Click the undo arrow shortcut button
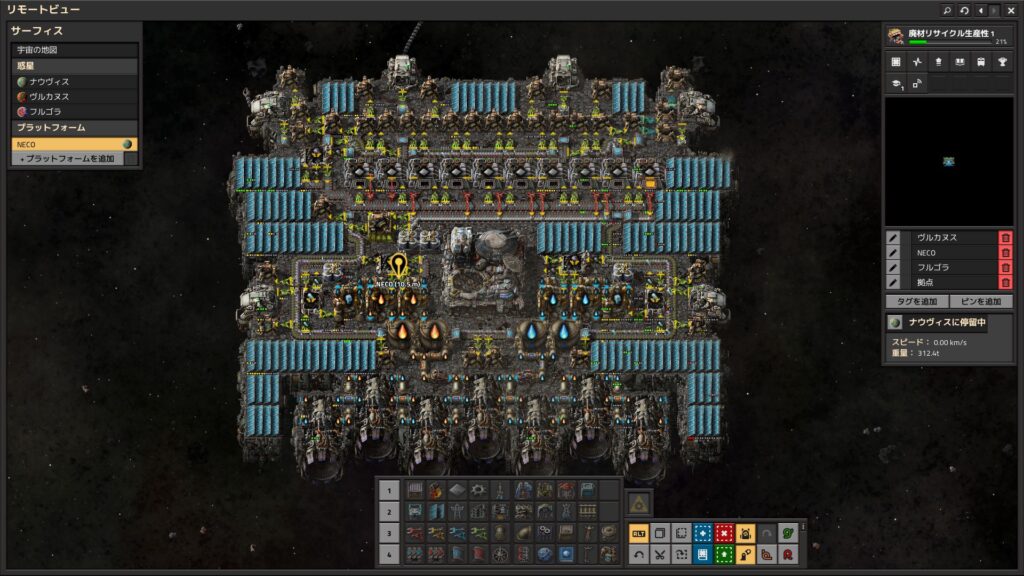 click(x=638, y=553)
